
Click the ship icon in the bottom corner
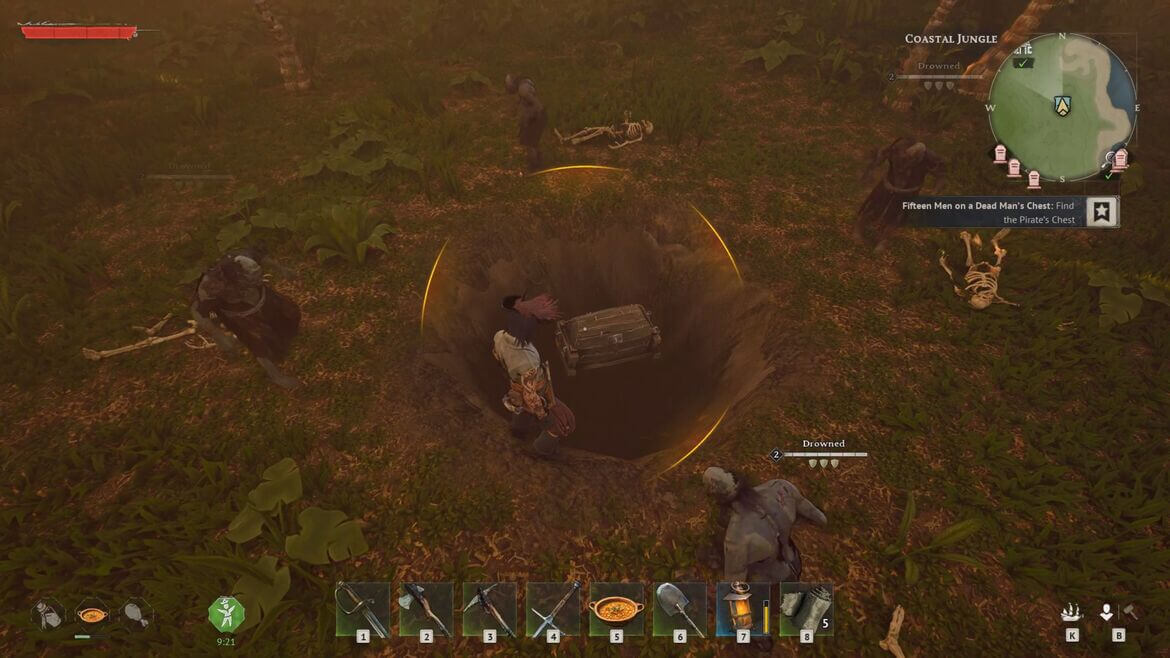(1072, 613)
